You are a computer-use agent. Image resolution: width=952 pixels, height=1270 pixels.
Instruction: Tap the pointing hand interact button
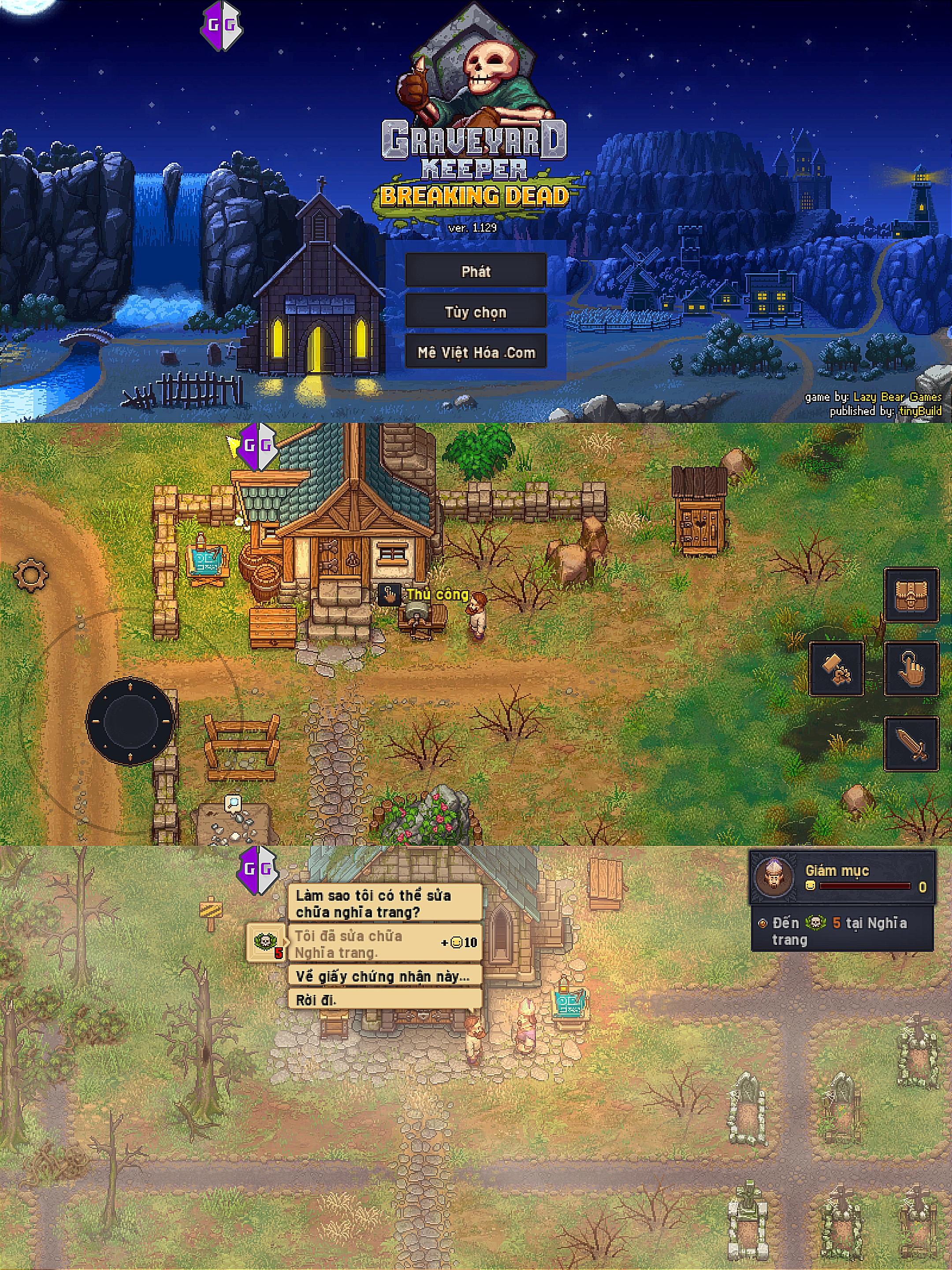click(911, 669)
